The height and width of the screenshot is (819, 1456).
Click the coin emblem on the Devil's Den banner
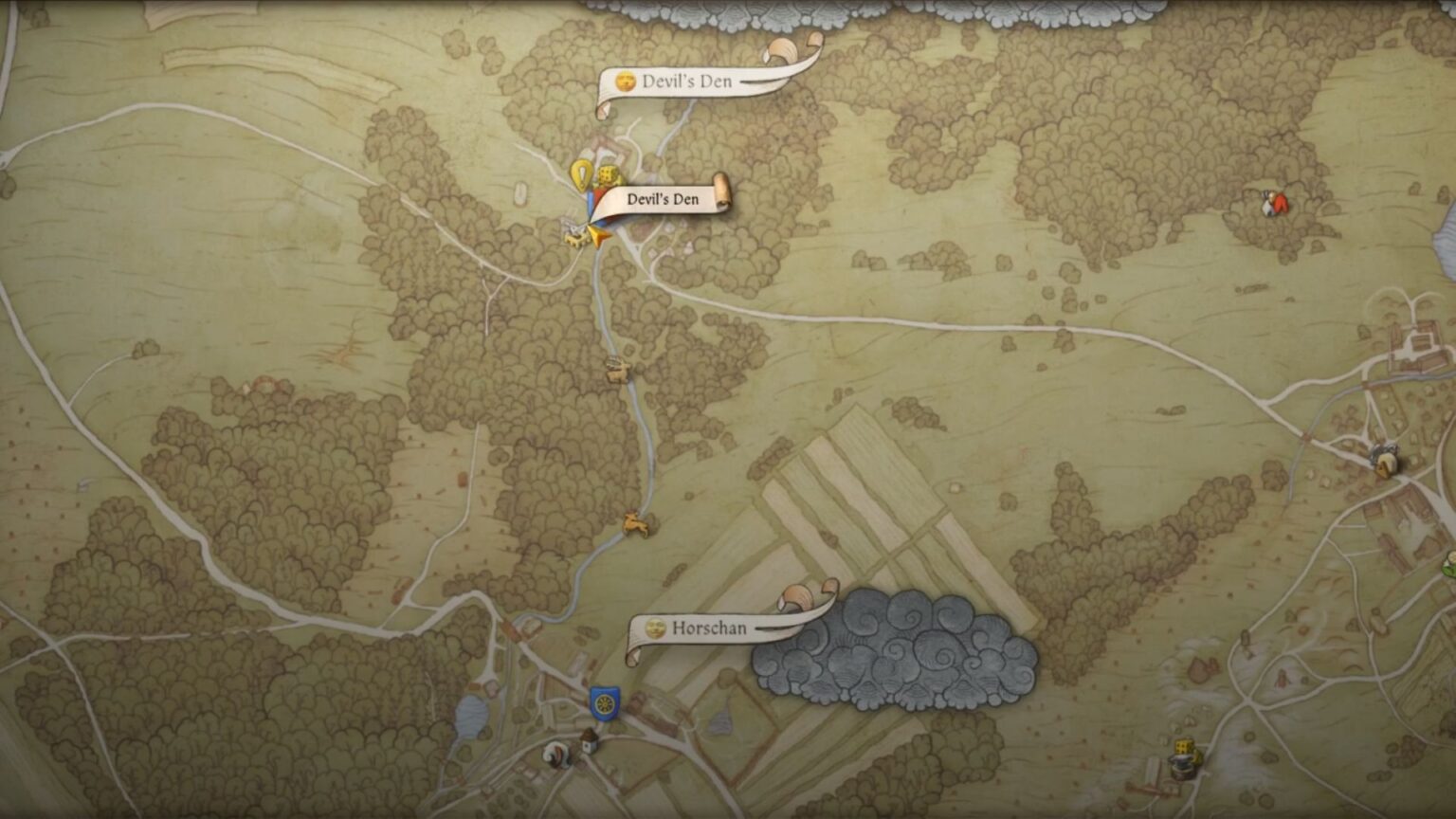coord(625,82)
